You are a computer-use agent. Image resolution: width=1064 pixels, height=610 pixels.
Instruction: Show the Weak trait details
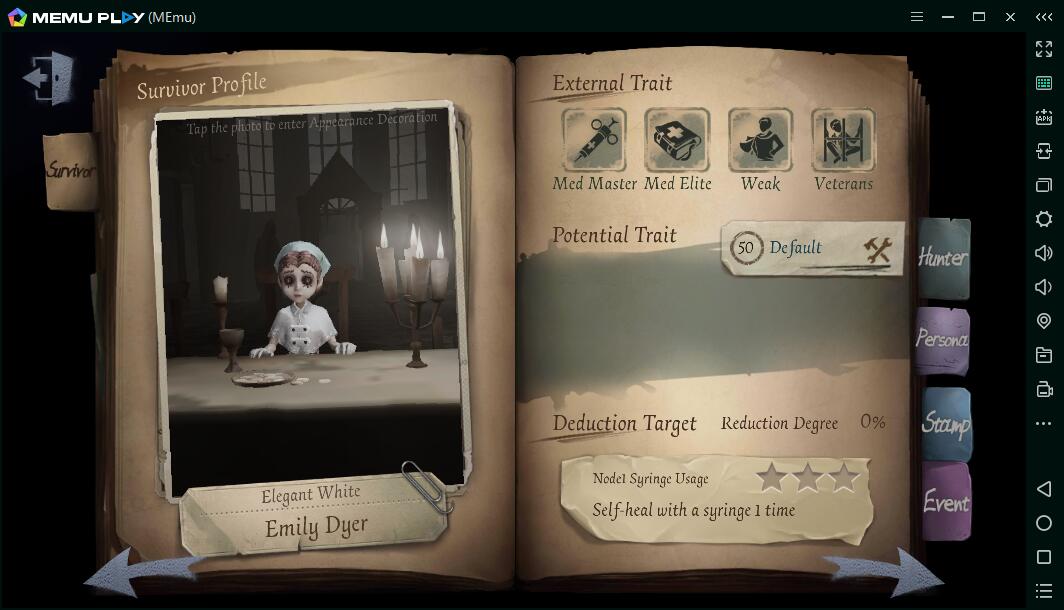pos(760,140)
